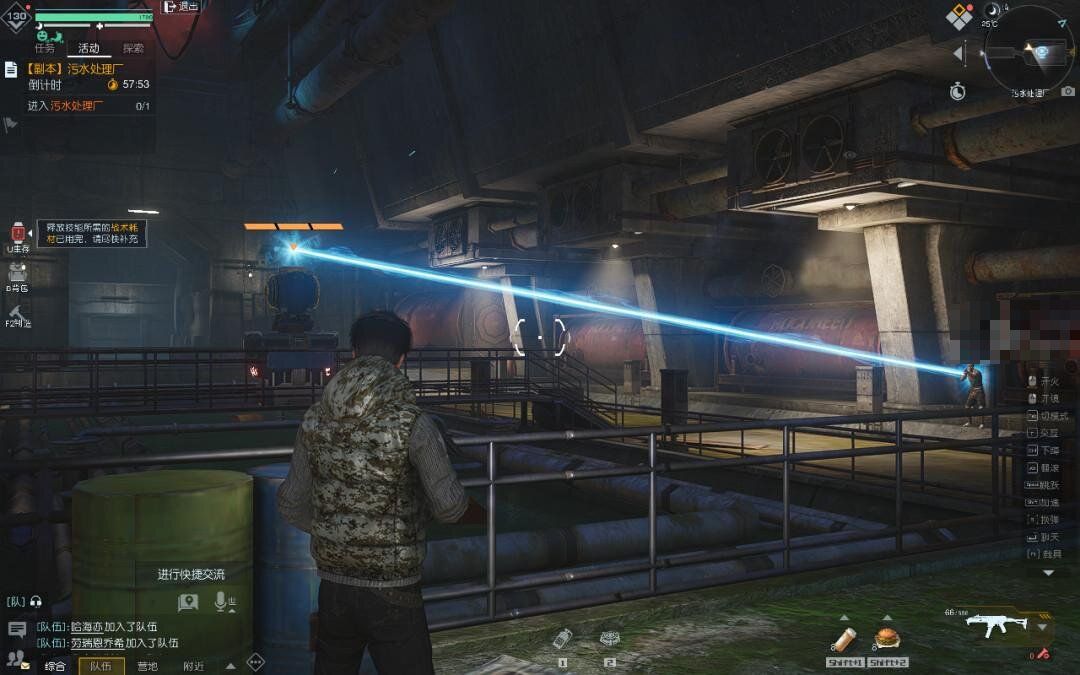This screenshot has height=675, width=1080.
Task: Click the 退出 exit dungeon button
Action: click(181, 7)
